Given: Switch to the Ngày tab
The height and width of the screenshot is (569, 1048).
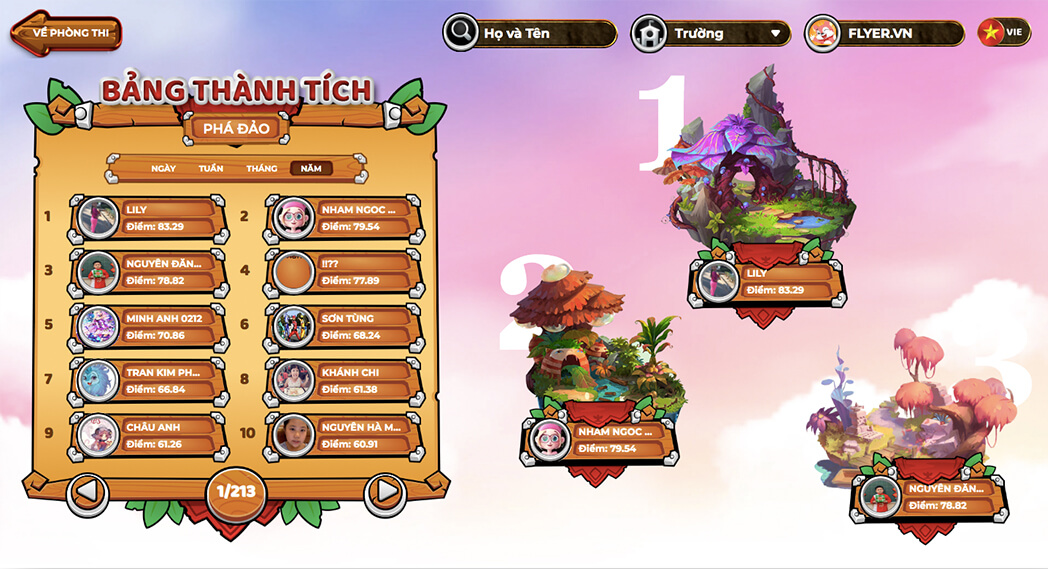Looking at the screenshot, I should pos(163,168).
